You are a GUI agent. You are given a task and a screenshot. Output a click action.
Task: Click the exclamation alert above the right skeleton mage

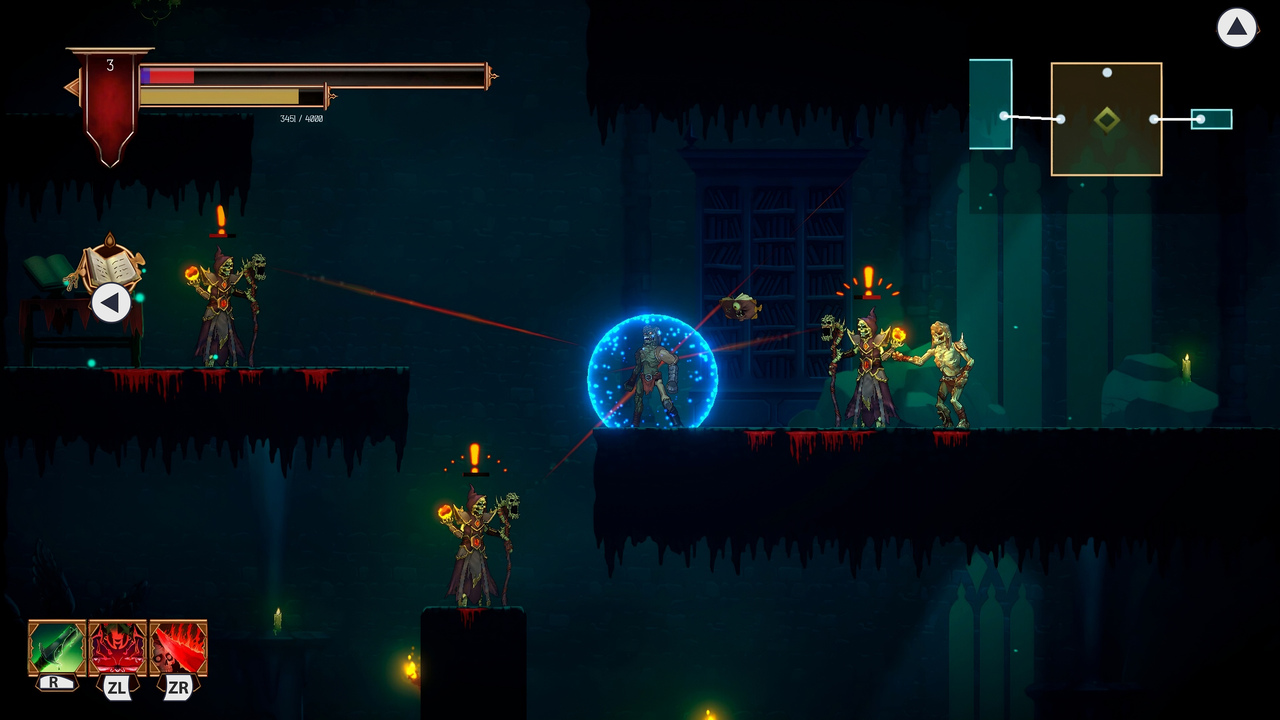point(866,279)
